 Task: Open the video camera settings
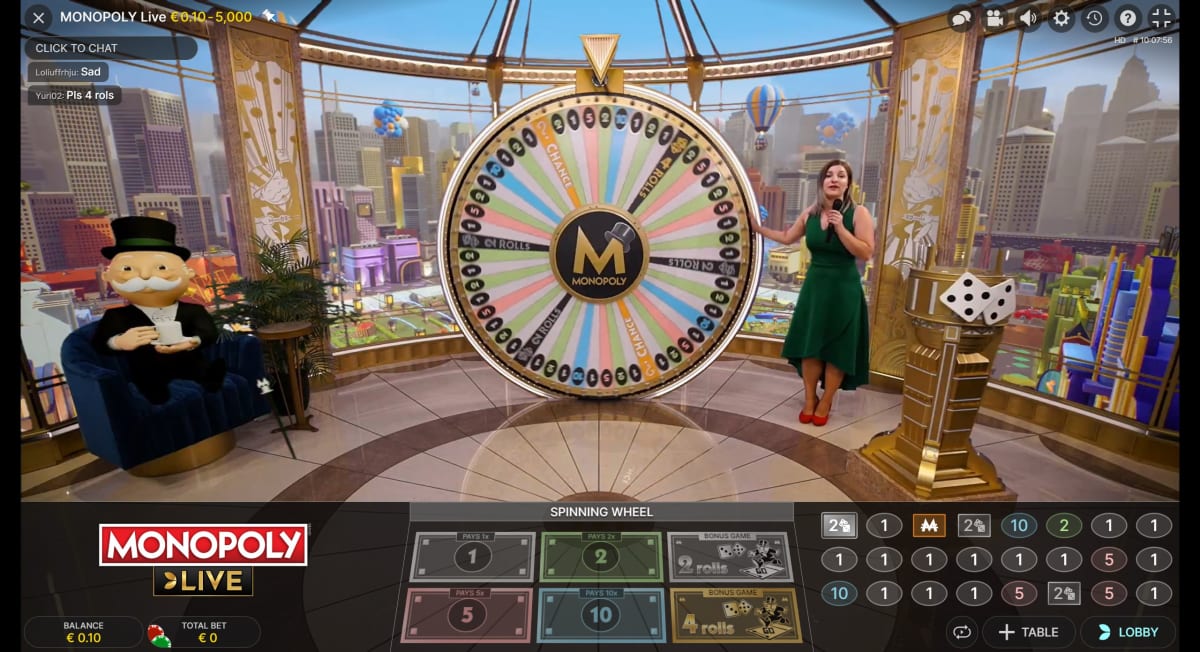click(x=994, y=18)
